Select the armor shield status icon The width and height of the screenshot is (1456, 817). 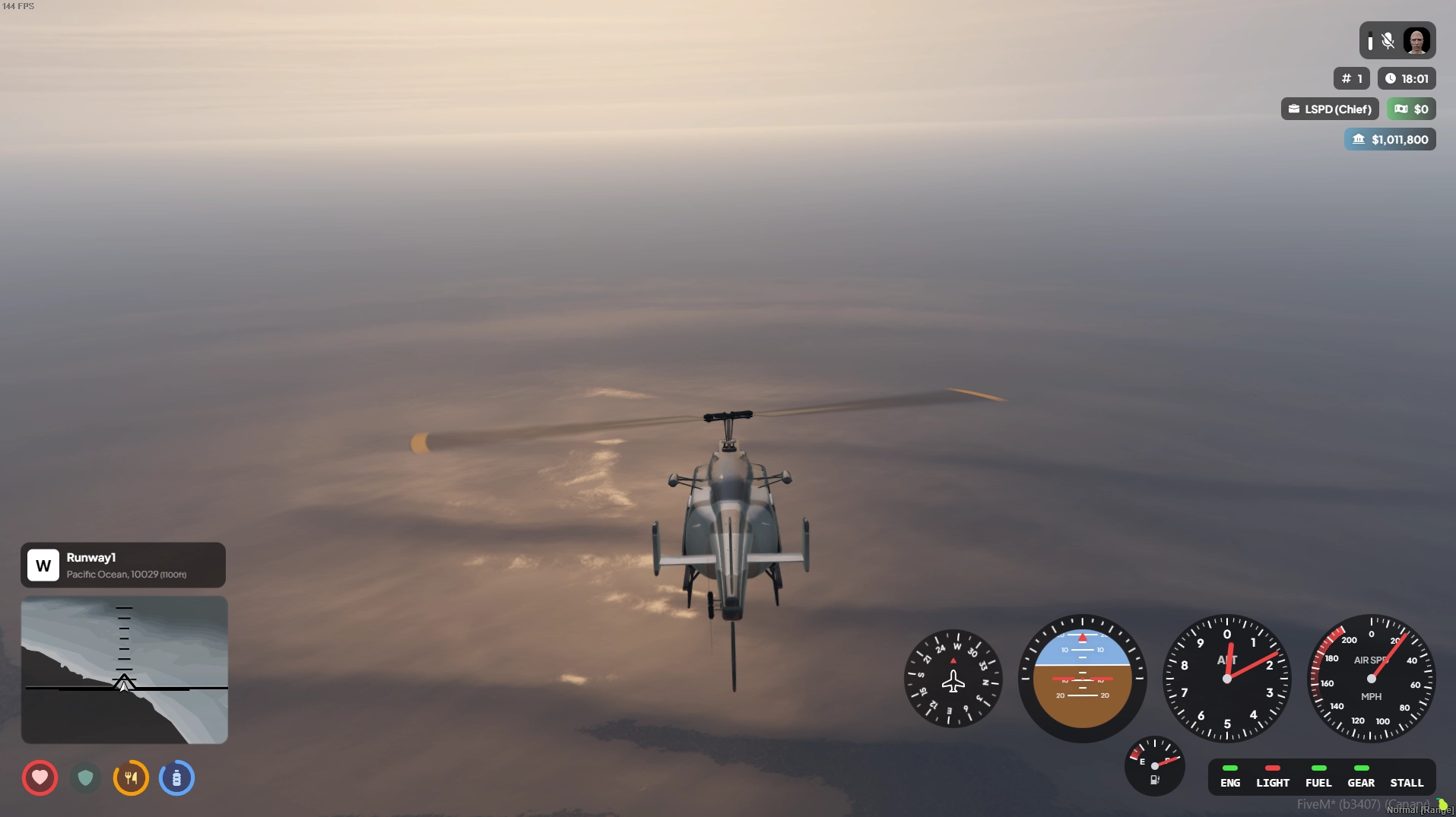pos(85,777)
